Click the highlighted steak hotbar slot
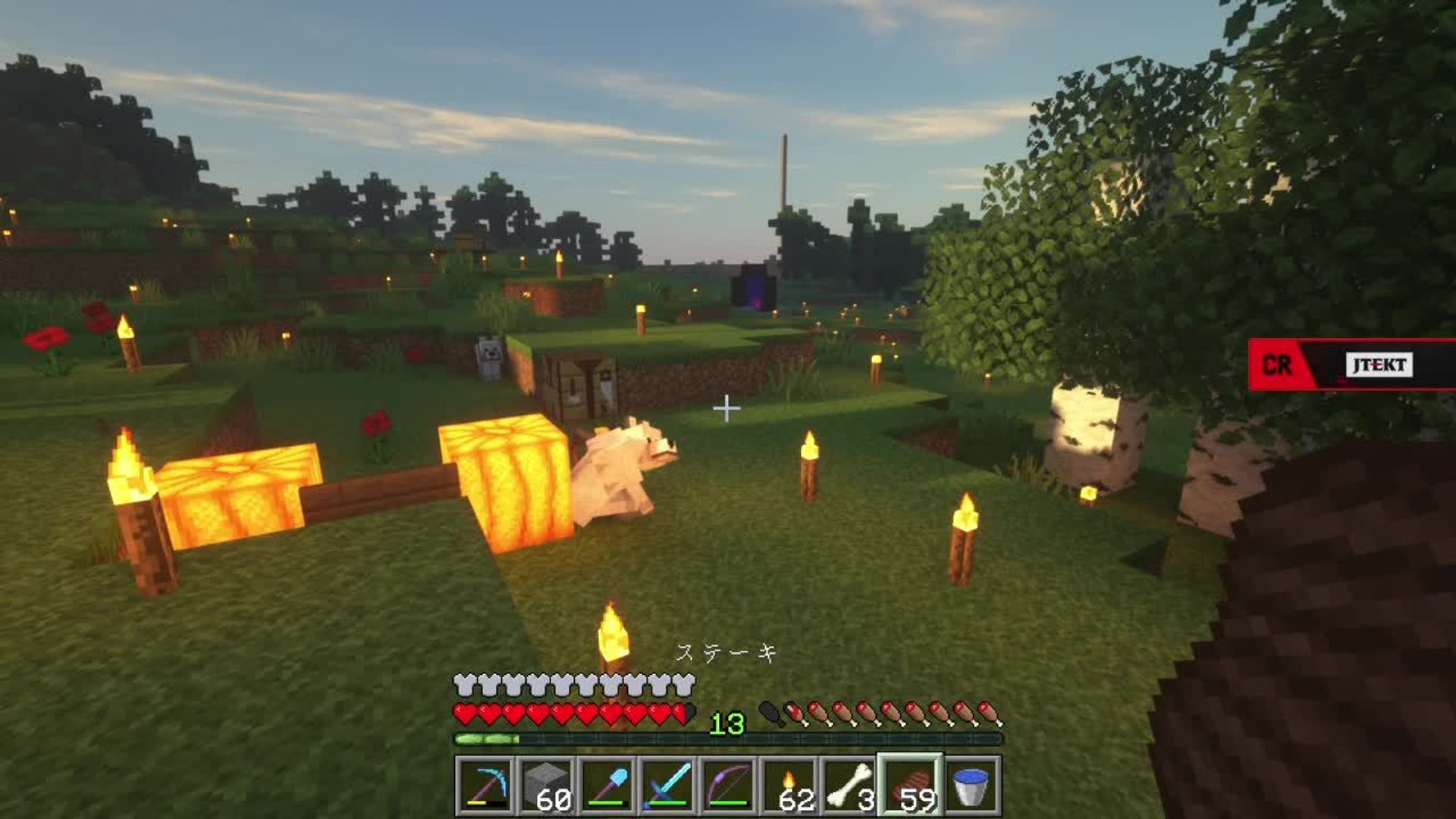 [x=910, y=785]
